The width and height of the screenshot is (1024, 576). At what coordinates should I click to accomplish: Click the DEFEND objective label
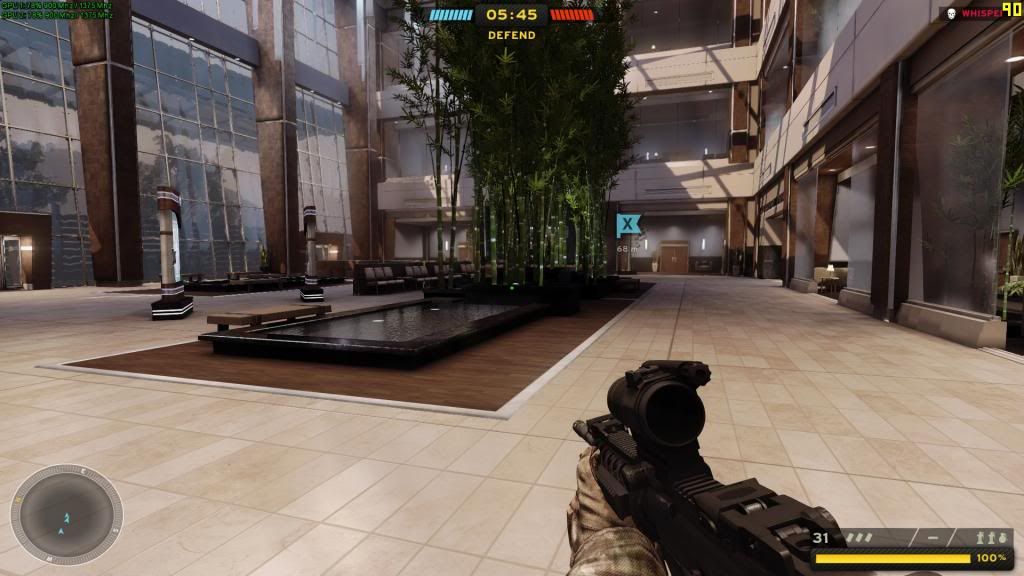pos(512,35)
